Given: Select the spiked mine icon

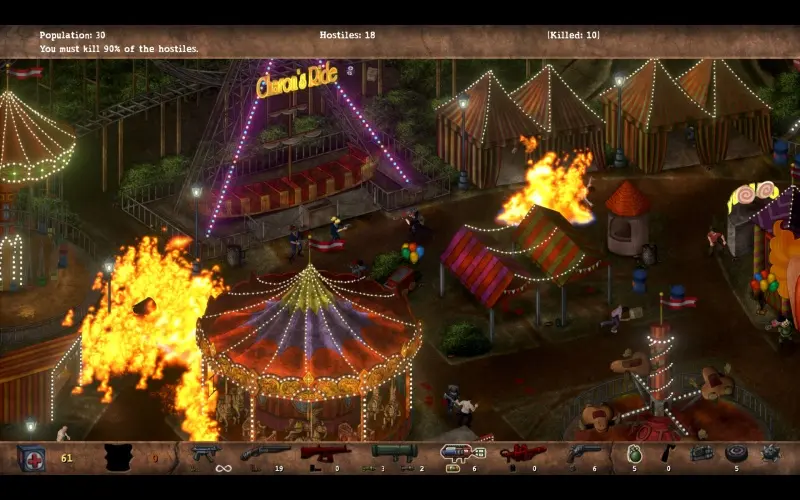Looking at the screenshot, I should pyautogui.click(x=770, y=454).
